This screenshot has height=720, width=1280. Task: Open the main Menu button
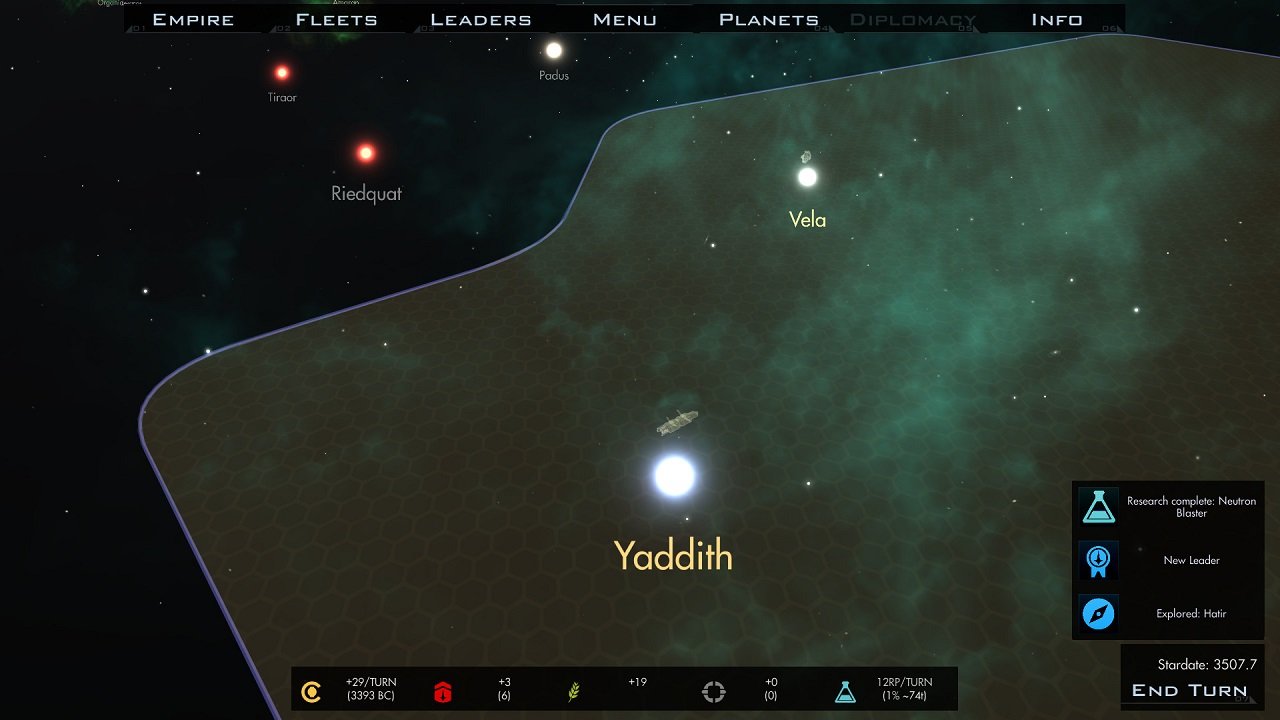(624, 19)
